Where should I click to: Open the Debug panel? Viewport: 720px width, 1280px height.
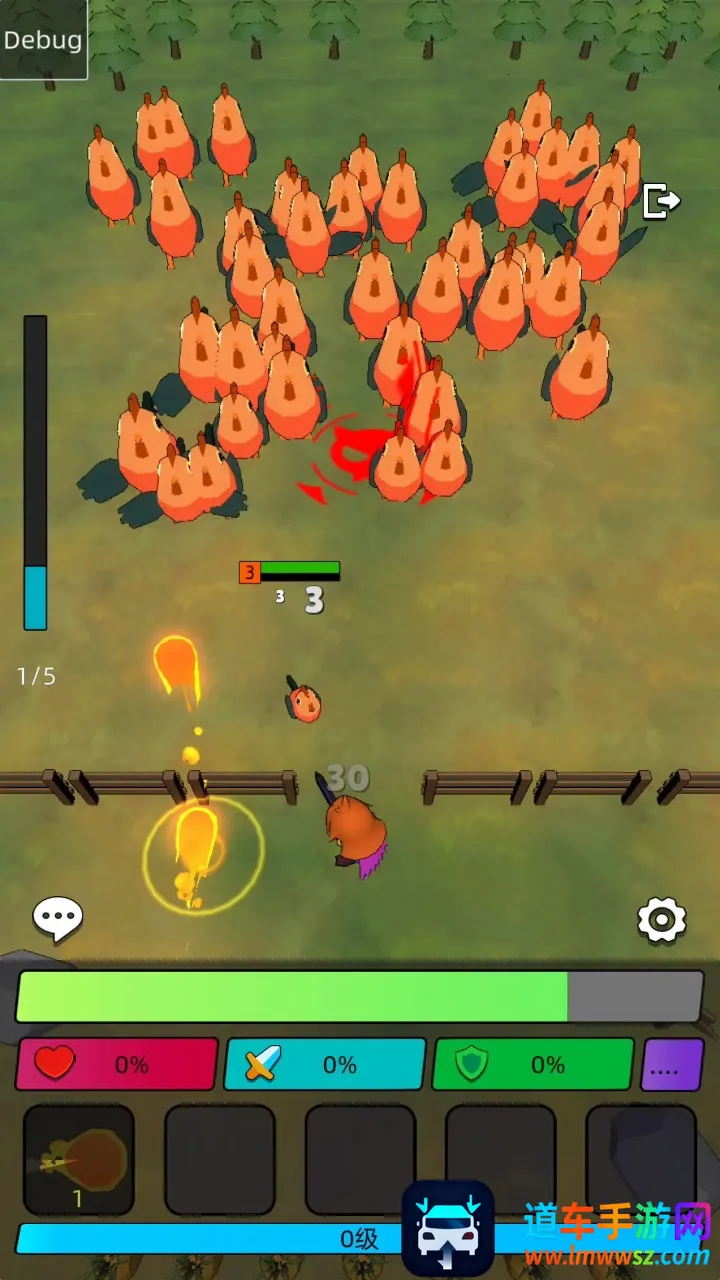point(43,40)
